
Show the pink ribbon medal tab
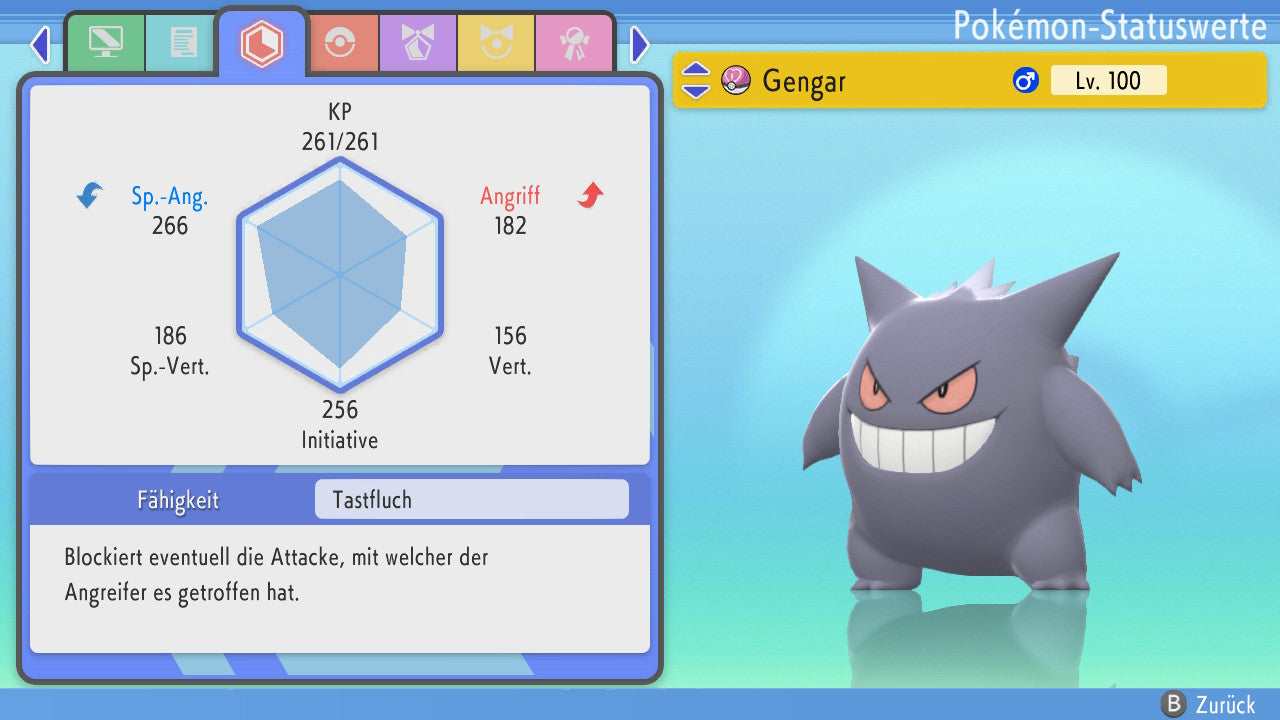pos(574,43)
